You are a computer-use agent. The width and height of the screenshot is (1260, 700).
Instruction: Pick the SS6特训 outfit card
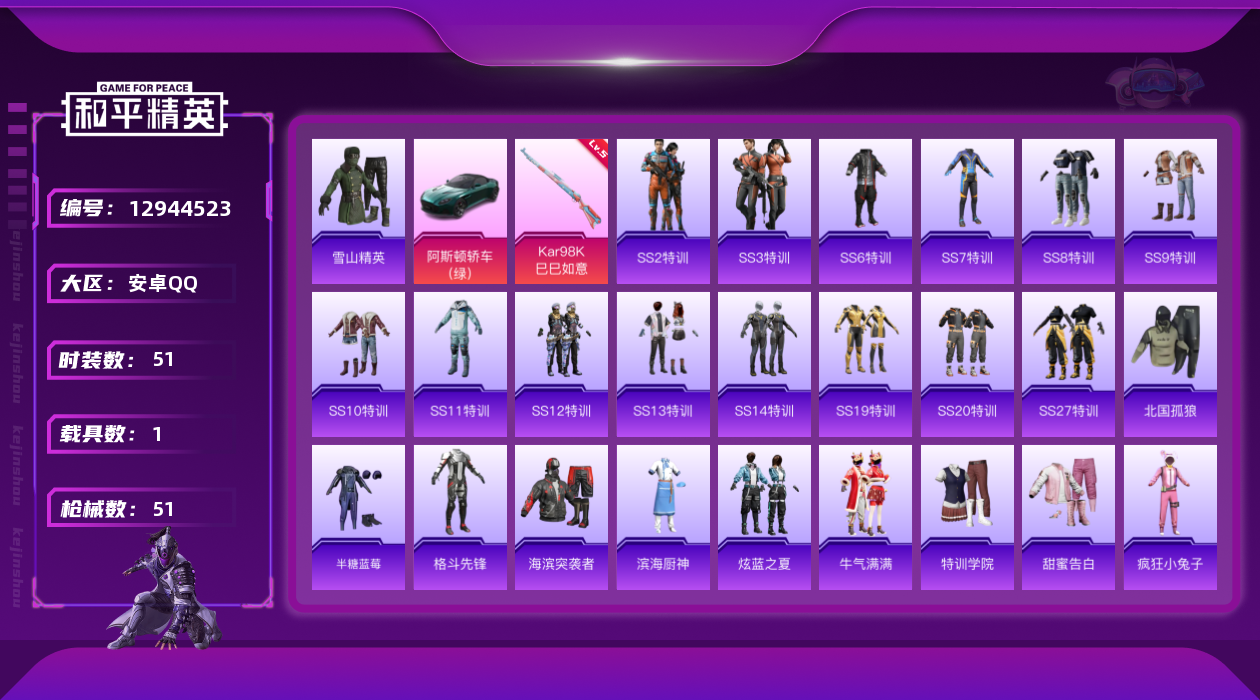(865, 211)
